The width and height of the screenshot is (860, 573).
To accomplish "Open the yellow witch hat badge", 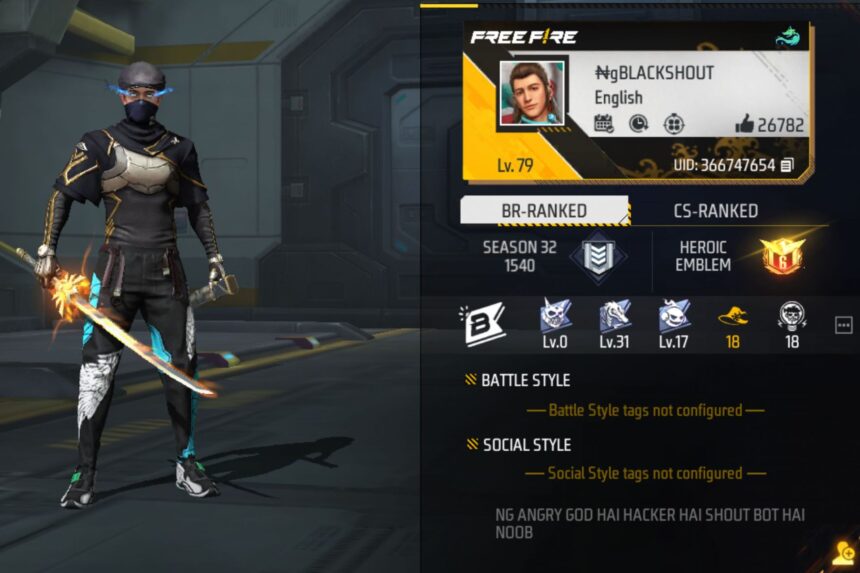I will (x=733, y=317).
